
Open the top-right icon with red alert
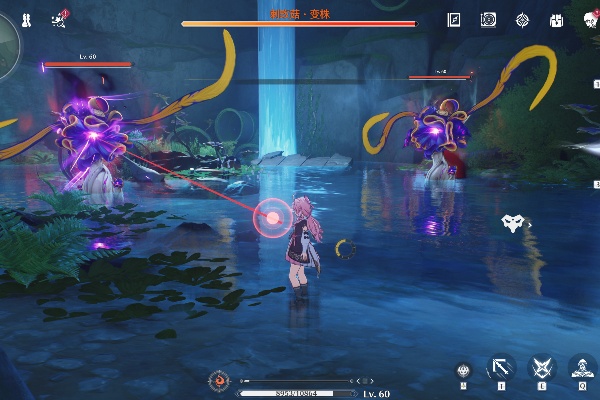click(590, 19)
